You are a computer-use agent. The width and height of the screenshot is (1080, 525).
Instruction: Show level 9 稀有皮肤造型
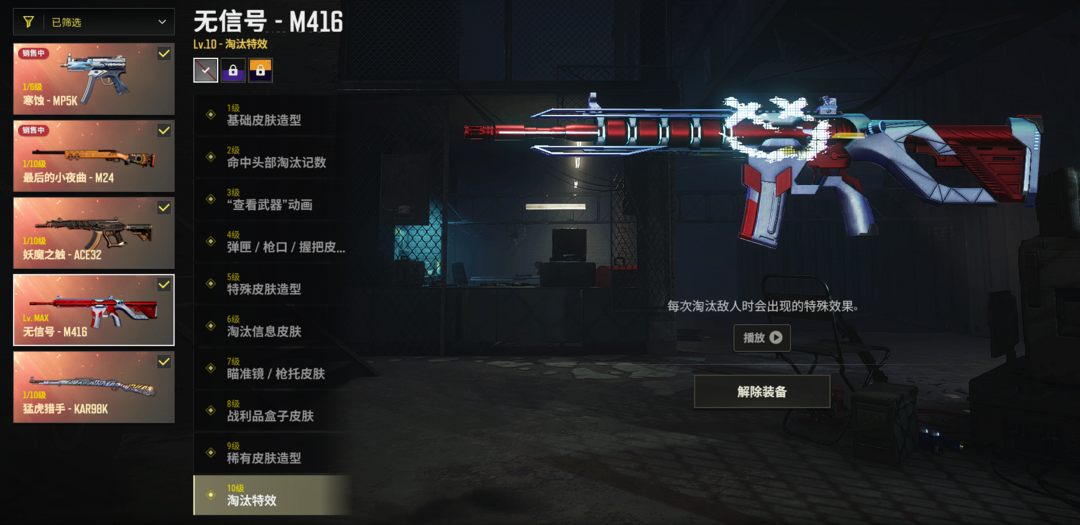[x=272, y=453]
